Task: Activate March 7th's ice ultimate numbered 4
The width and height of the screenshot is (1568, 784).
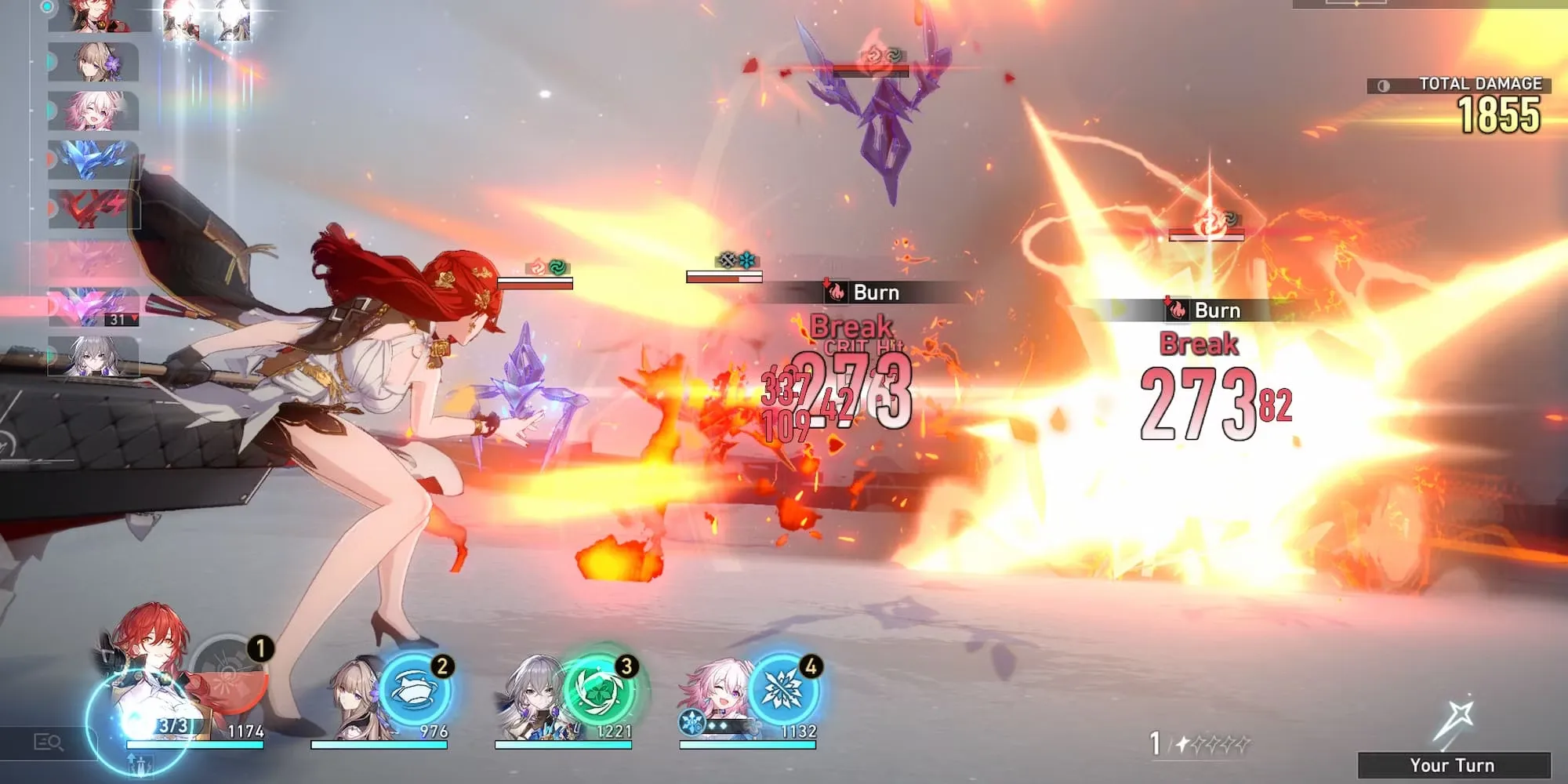Action: pyautogui.click(x=784, y=691)
